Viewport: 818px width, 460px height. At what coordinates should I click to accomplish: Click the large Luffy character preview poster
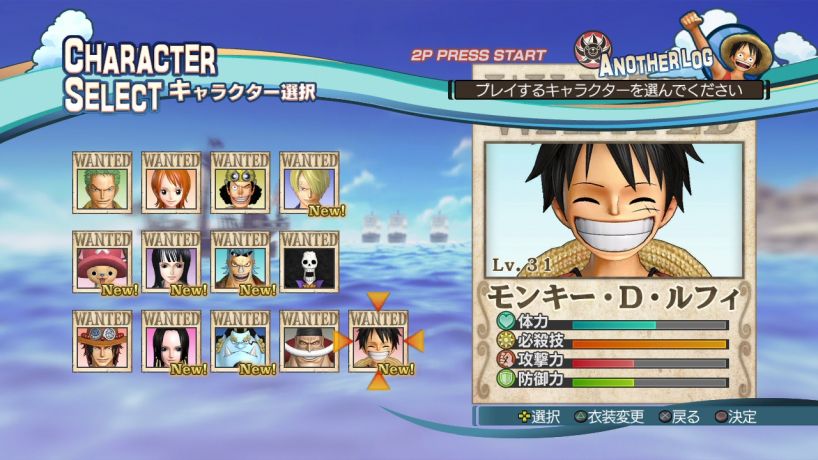point(613,210)
